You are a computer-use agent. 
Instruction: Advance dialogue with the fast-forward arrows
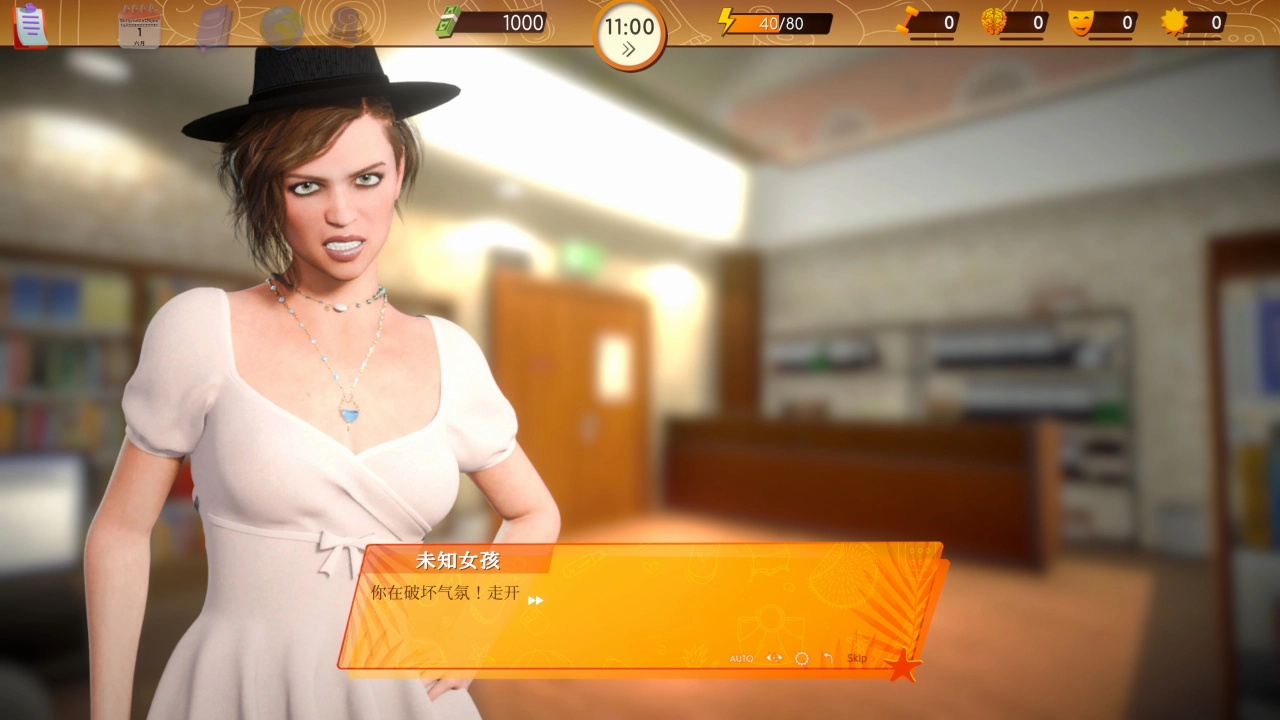[536, 600]
